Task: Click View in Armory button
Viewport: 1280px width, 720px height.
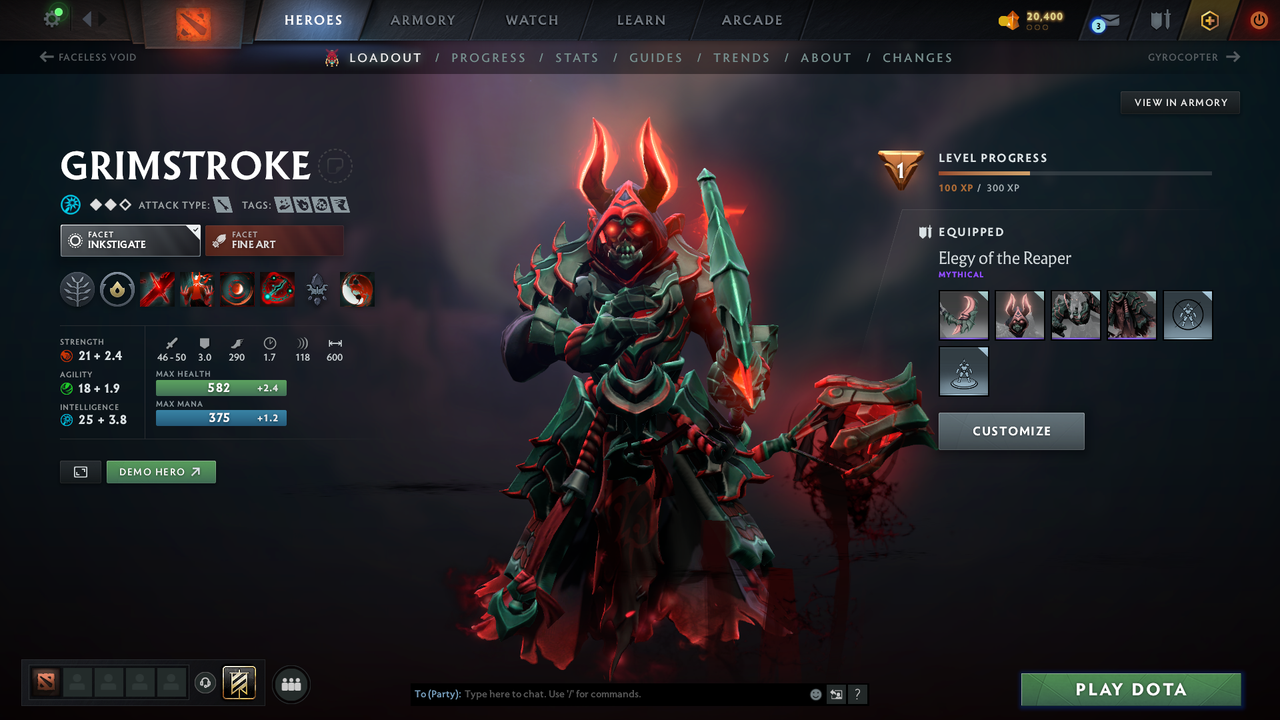Action: (1180, 102)
